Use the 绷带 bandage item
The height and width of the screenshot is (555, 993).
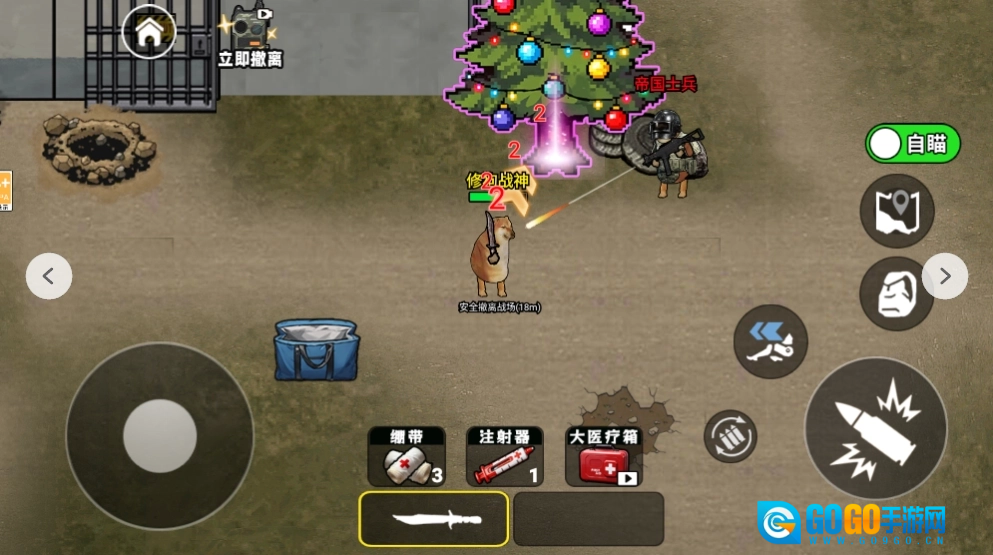406,458
